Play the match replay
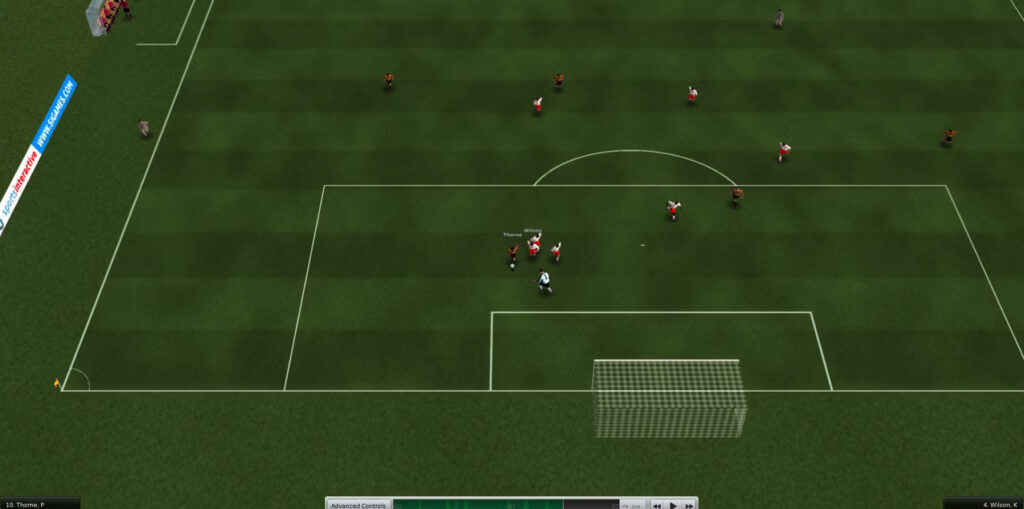This screenshot has width=1024, height=509. (673, 505)
